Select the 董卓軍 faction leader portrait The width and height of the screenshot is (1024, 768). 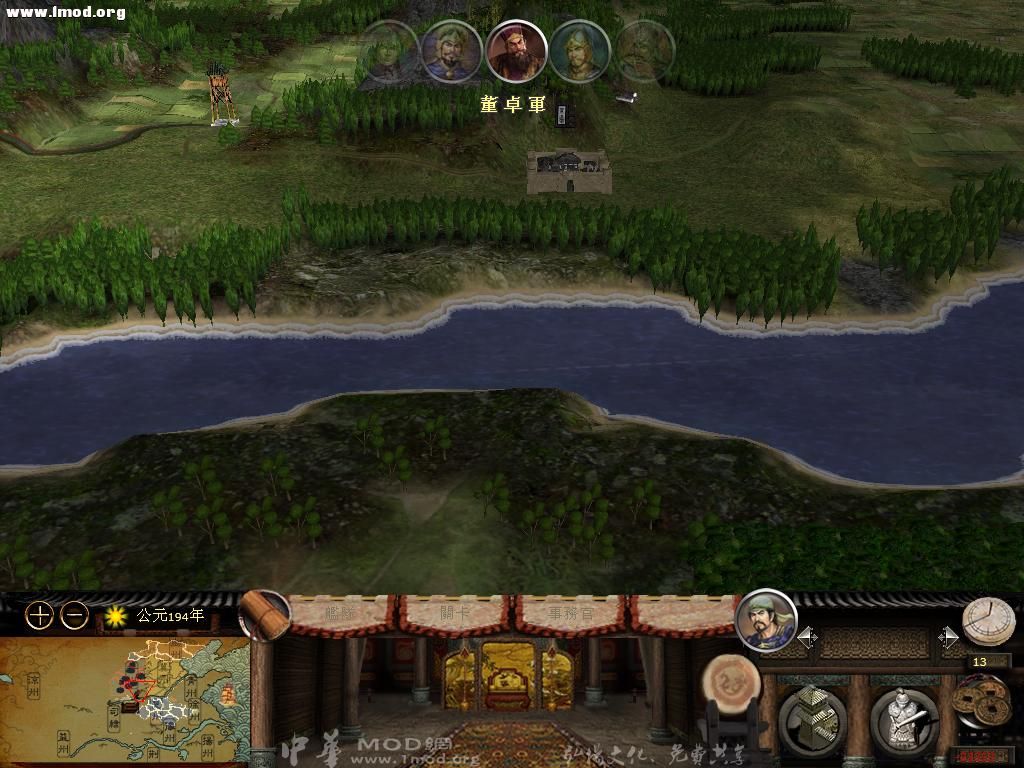517,52
